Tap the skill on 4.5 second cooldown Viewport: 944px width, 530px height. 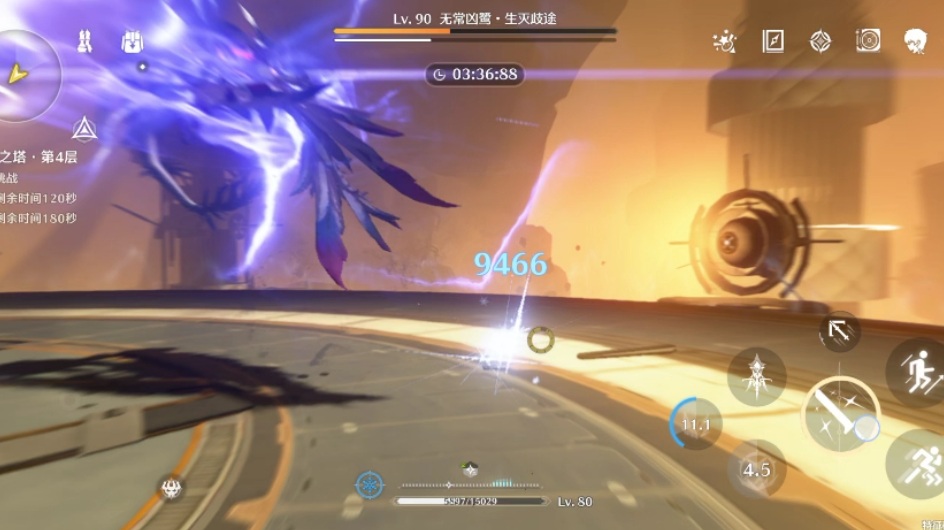tap(756, 468)
